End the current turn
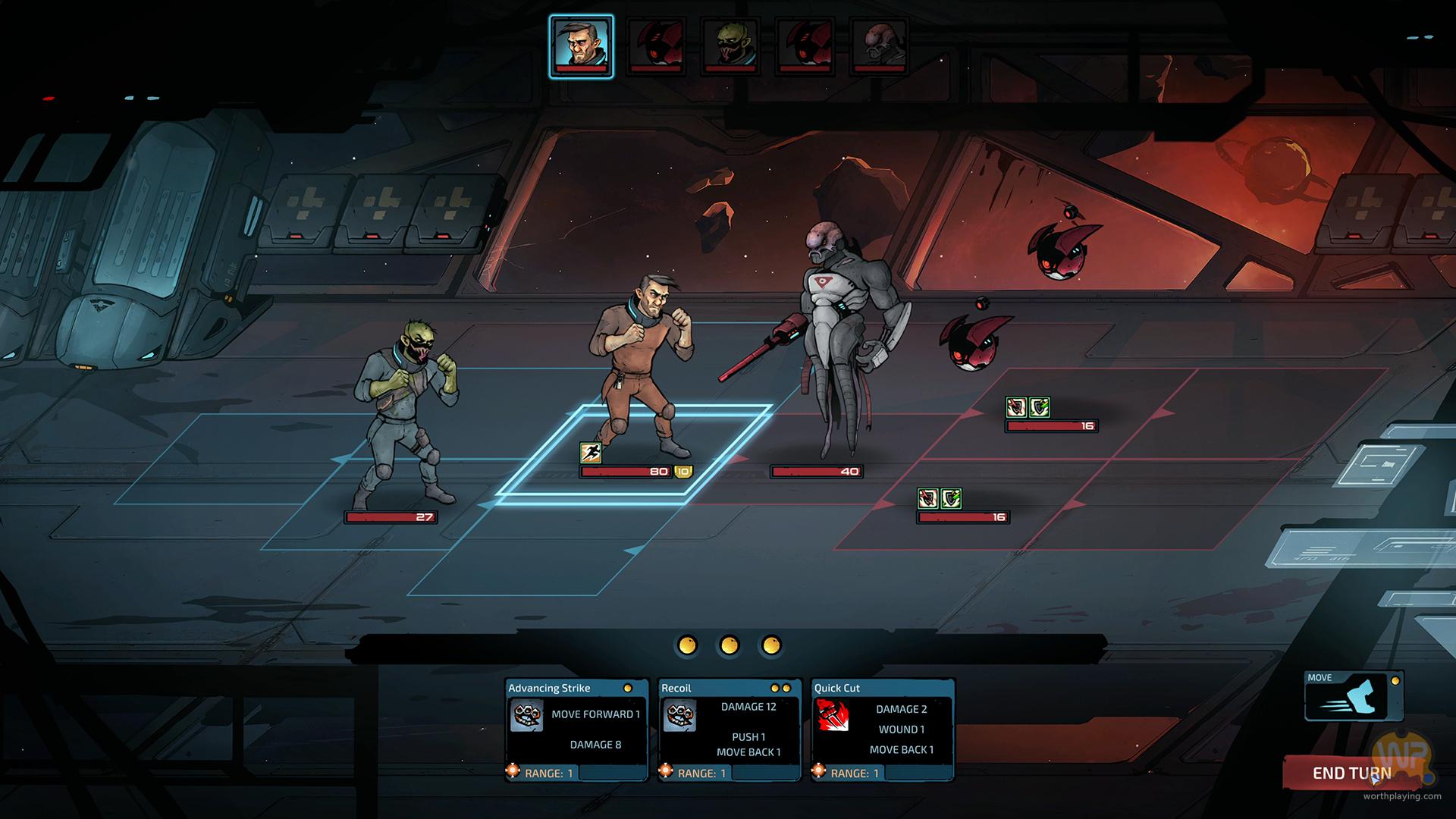 tap(1351, 773)
